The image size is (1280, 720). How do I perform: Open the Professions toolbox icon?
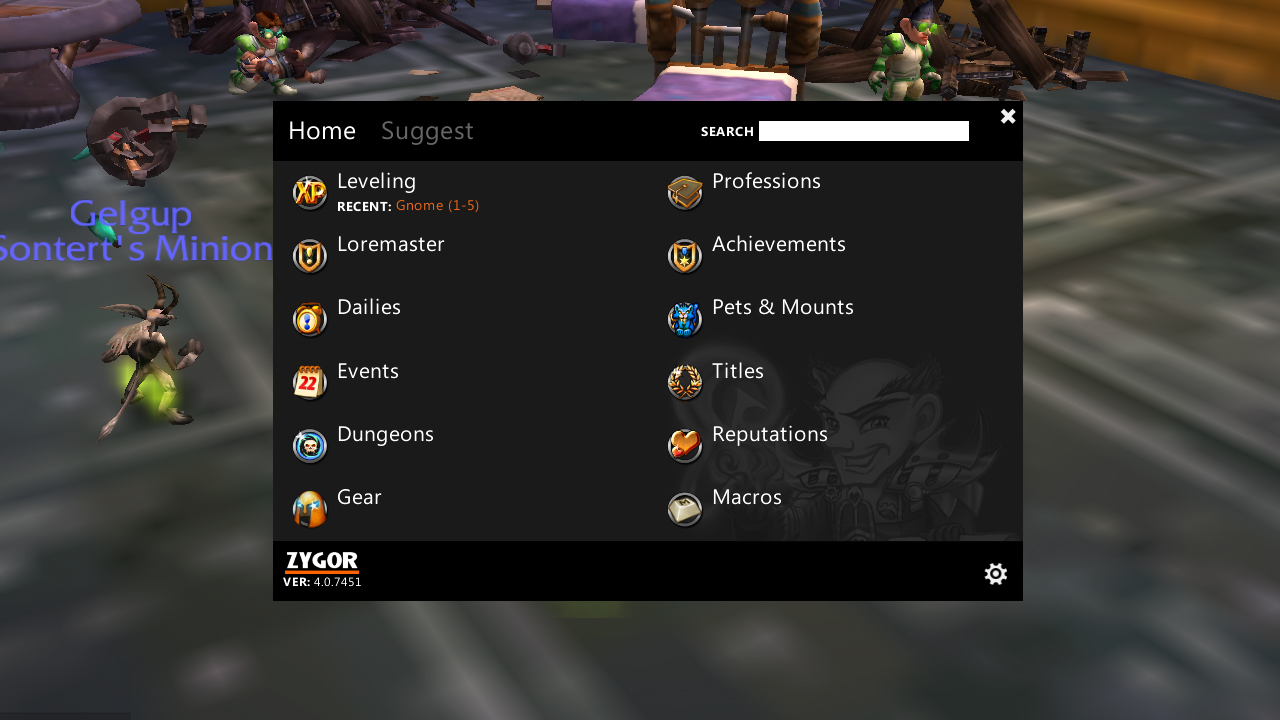685,192
